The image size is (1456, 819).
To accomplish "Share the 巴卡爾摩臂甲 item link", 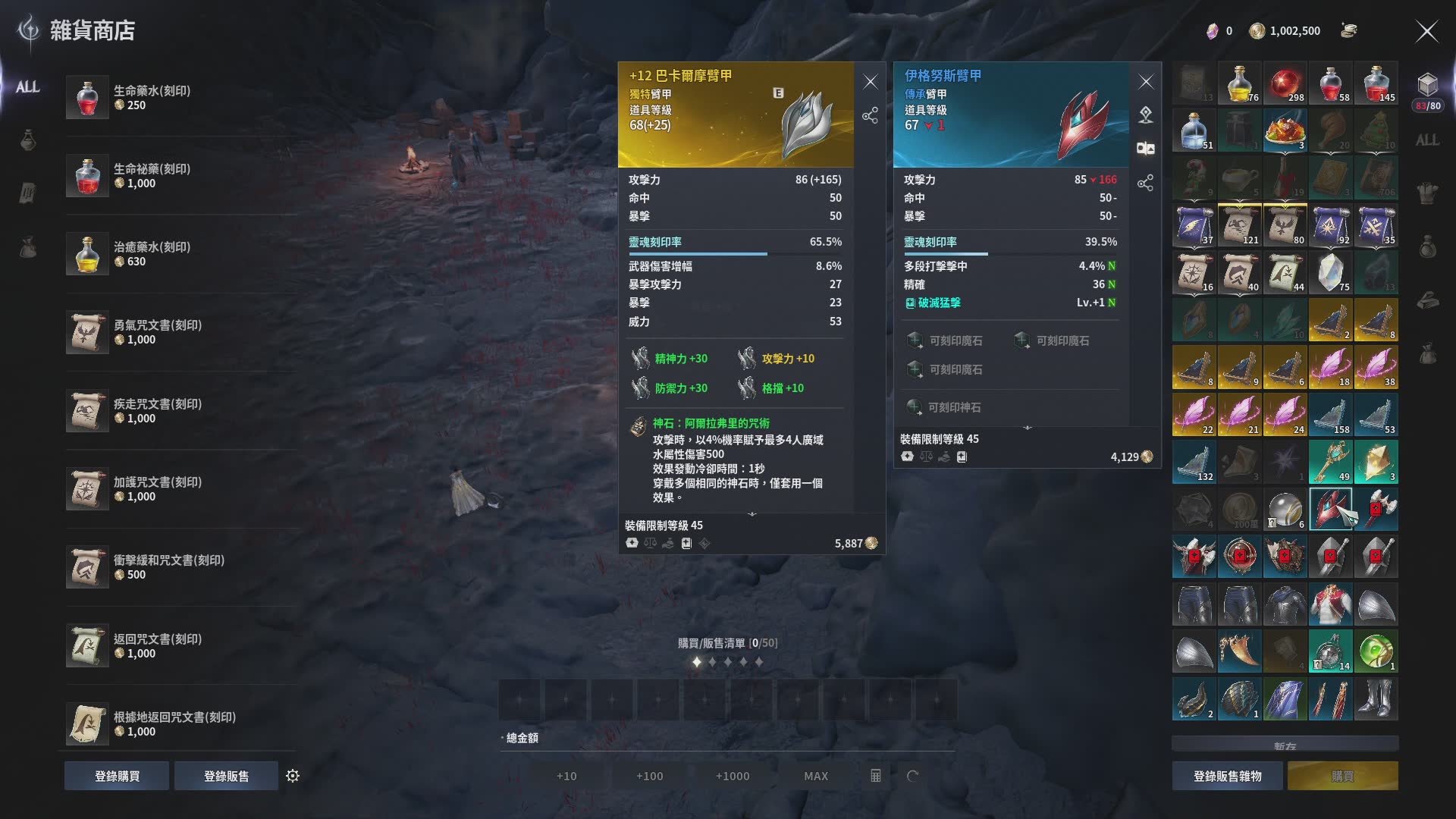I will (870, 115).
